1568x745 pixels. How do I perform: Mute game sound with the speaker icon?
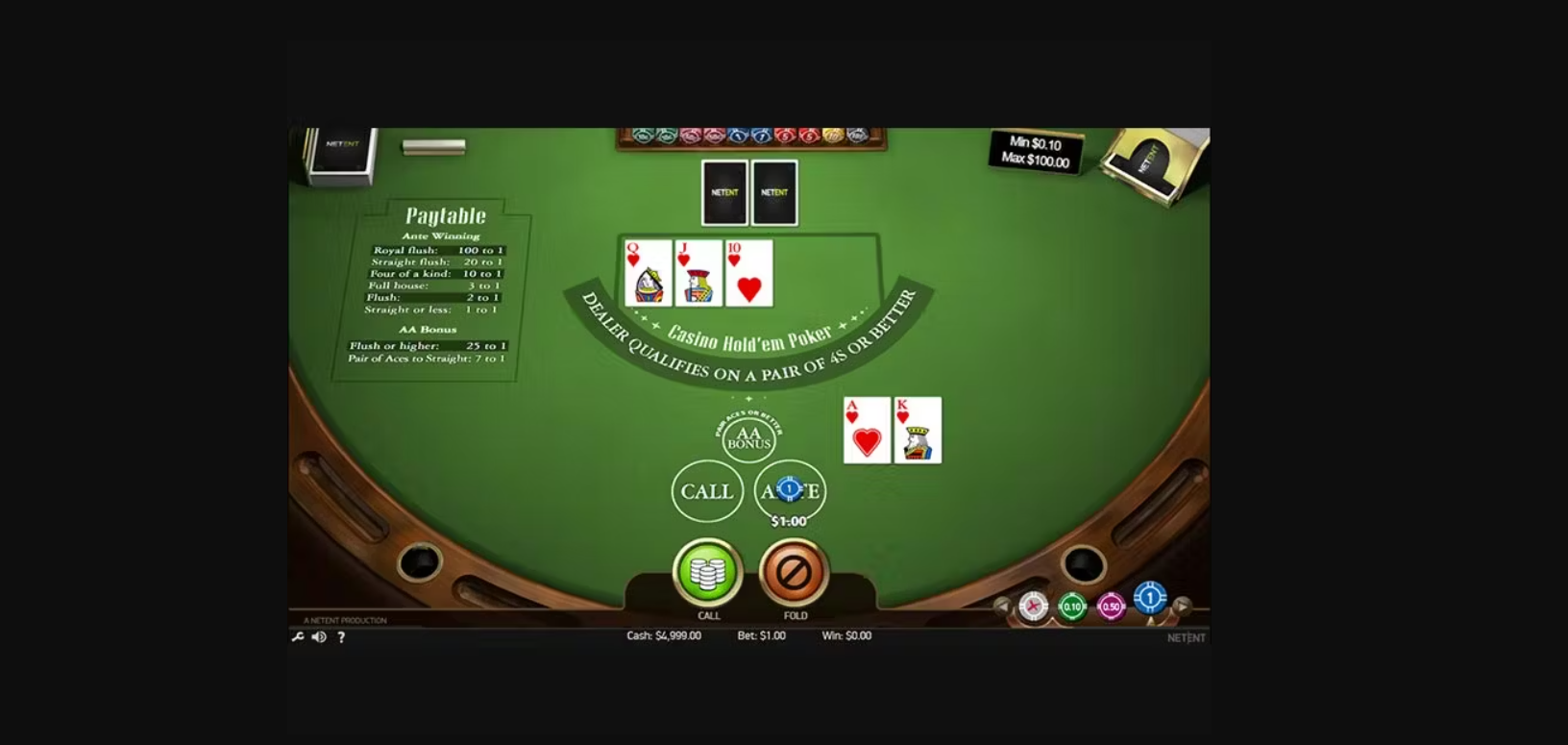pyautogui.click(x=318, y=636)
